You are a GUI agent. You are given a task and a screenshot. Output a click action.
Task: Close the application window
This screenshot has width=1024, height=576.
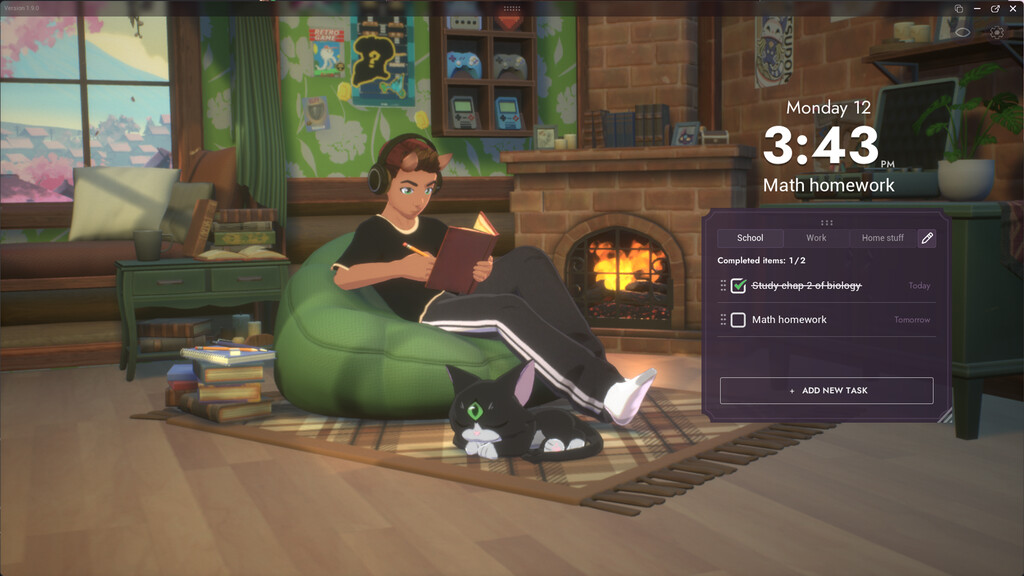(x=1013, y=8)
